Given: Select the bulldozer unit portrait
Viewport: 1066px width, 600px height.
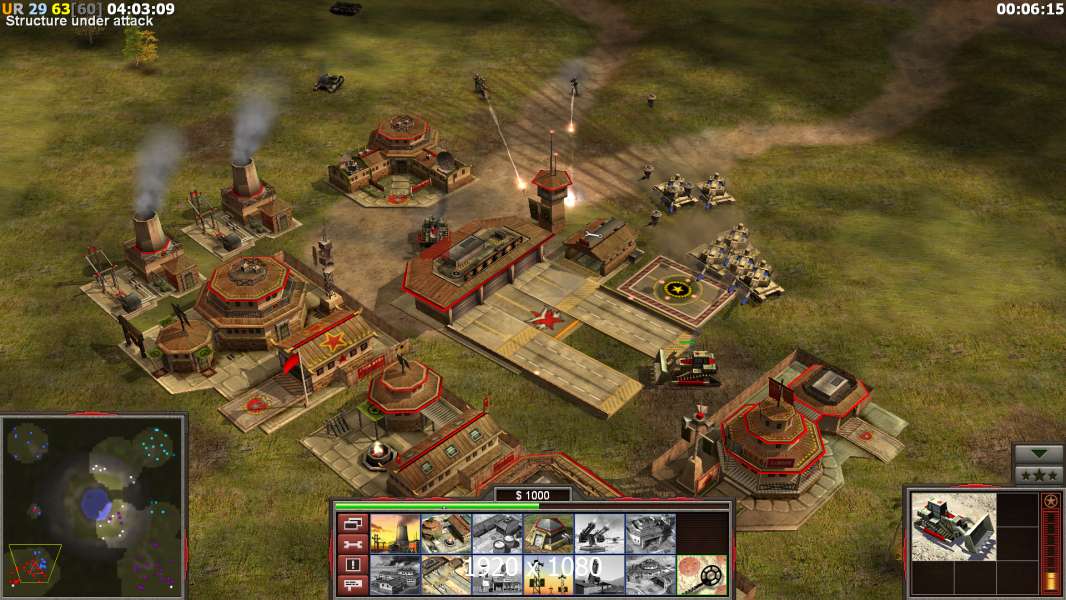Looking at the screenshot, I should [x=954, y=526].
